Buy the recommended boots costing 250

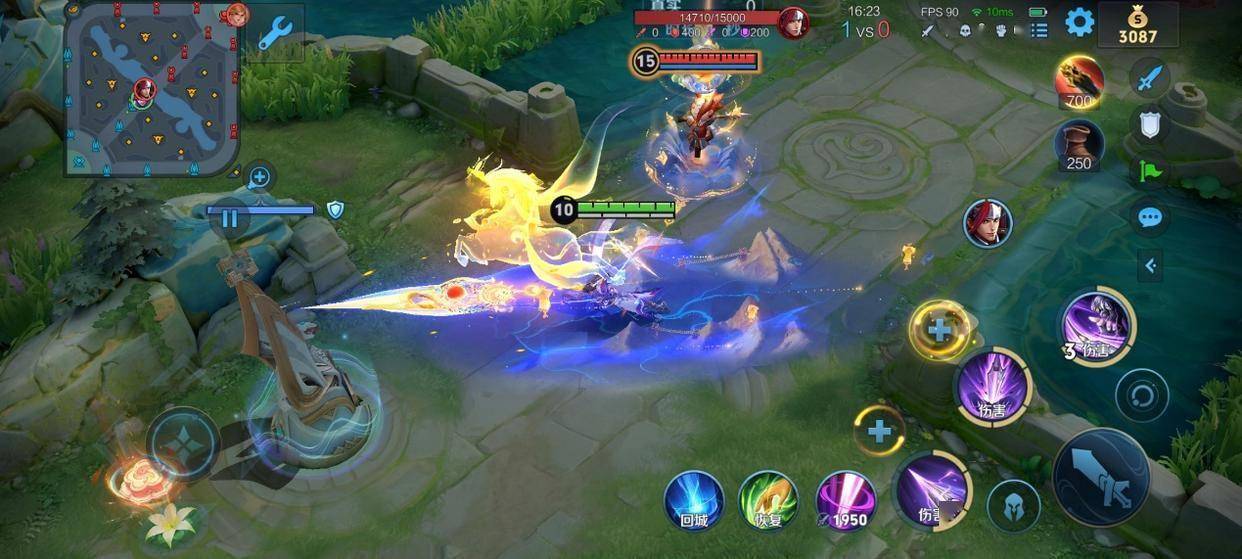(1079, 144)
